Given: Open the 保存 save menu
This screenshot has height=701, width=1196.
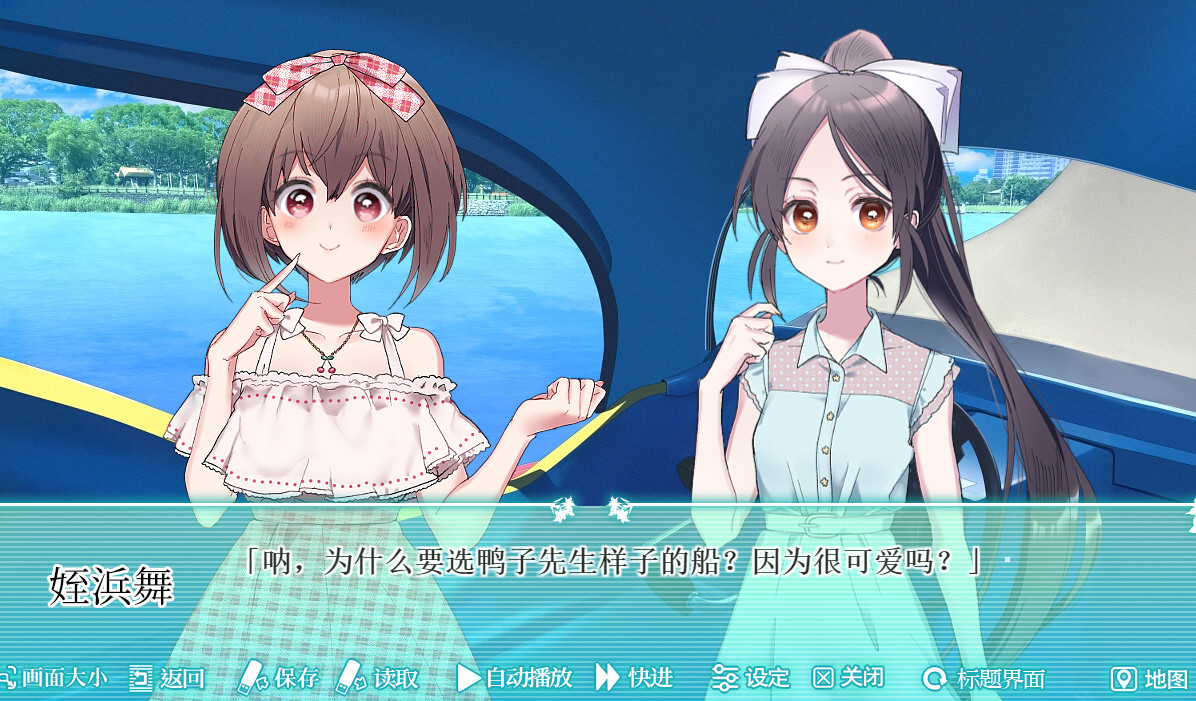Looking at the screenshot, I should click(279, 678).
